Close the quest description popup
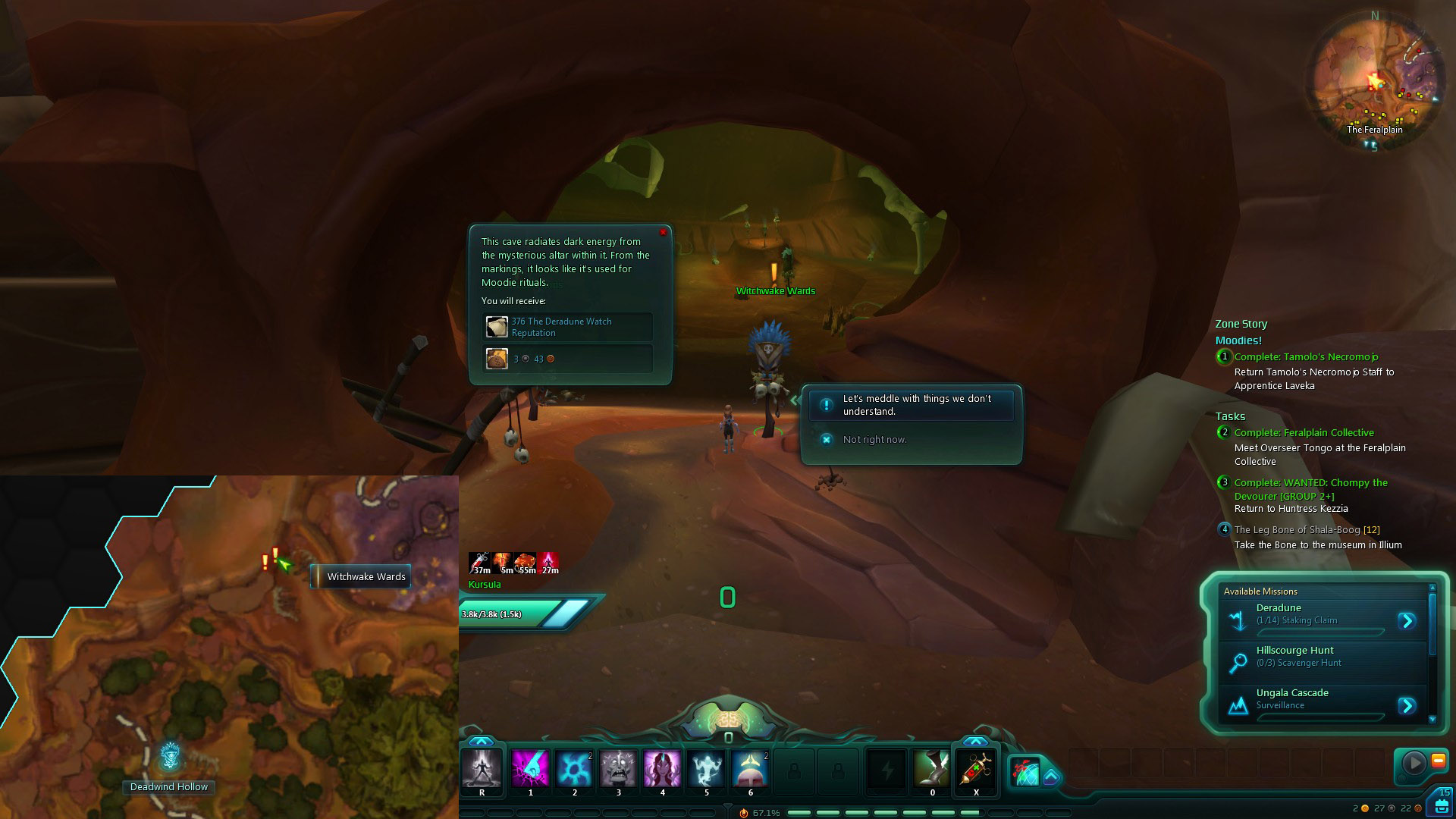The width and height of the screenshot is (1456, 819). 663,232
